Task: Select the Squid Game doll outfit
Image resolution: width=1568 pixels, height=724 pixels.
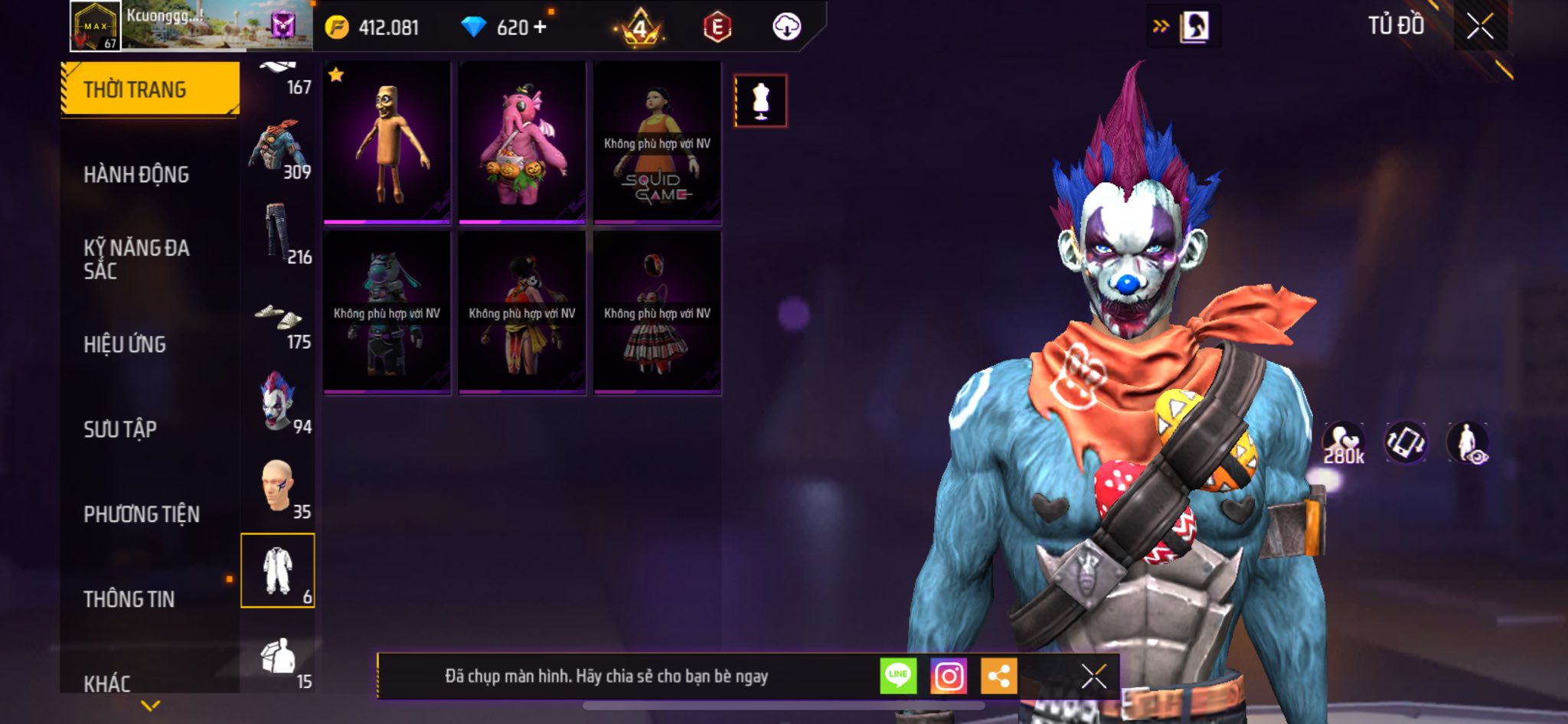Action: tap(657, 143)
